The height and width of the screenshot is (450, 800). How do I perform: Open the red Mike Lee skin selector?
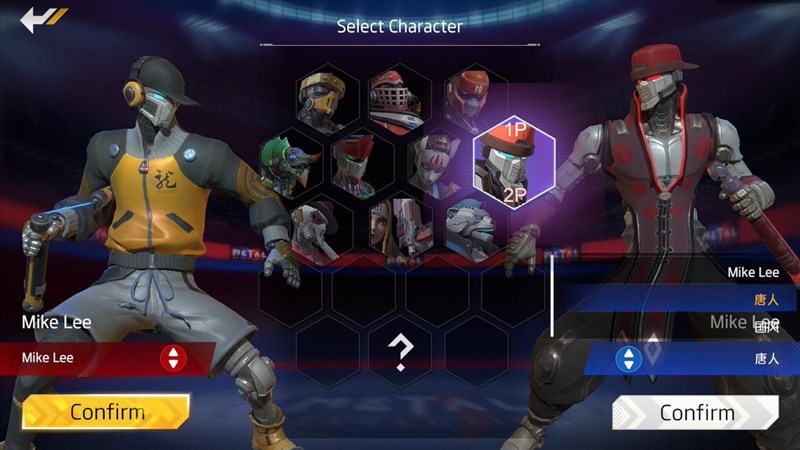point(174,357)
